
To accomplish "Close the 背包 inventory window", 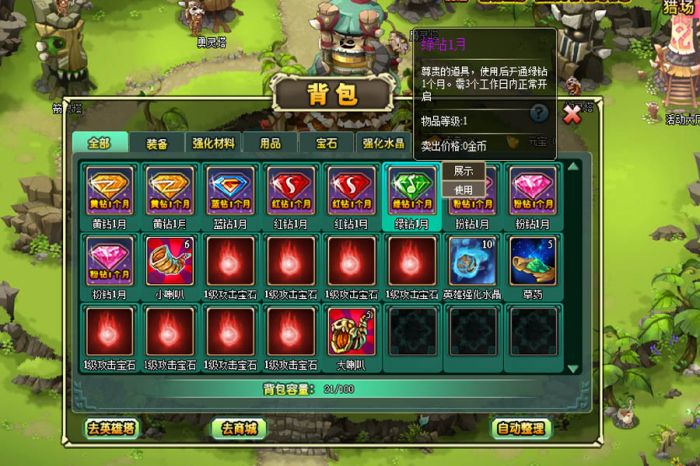I will pos(572,114).
